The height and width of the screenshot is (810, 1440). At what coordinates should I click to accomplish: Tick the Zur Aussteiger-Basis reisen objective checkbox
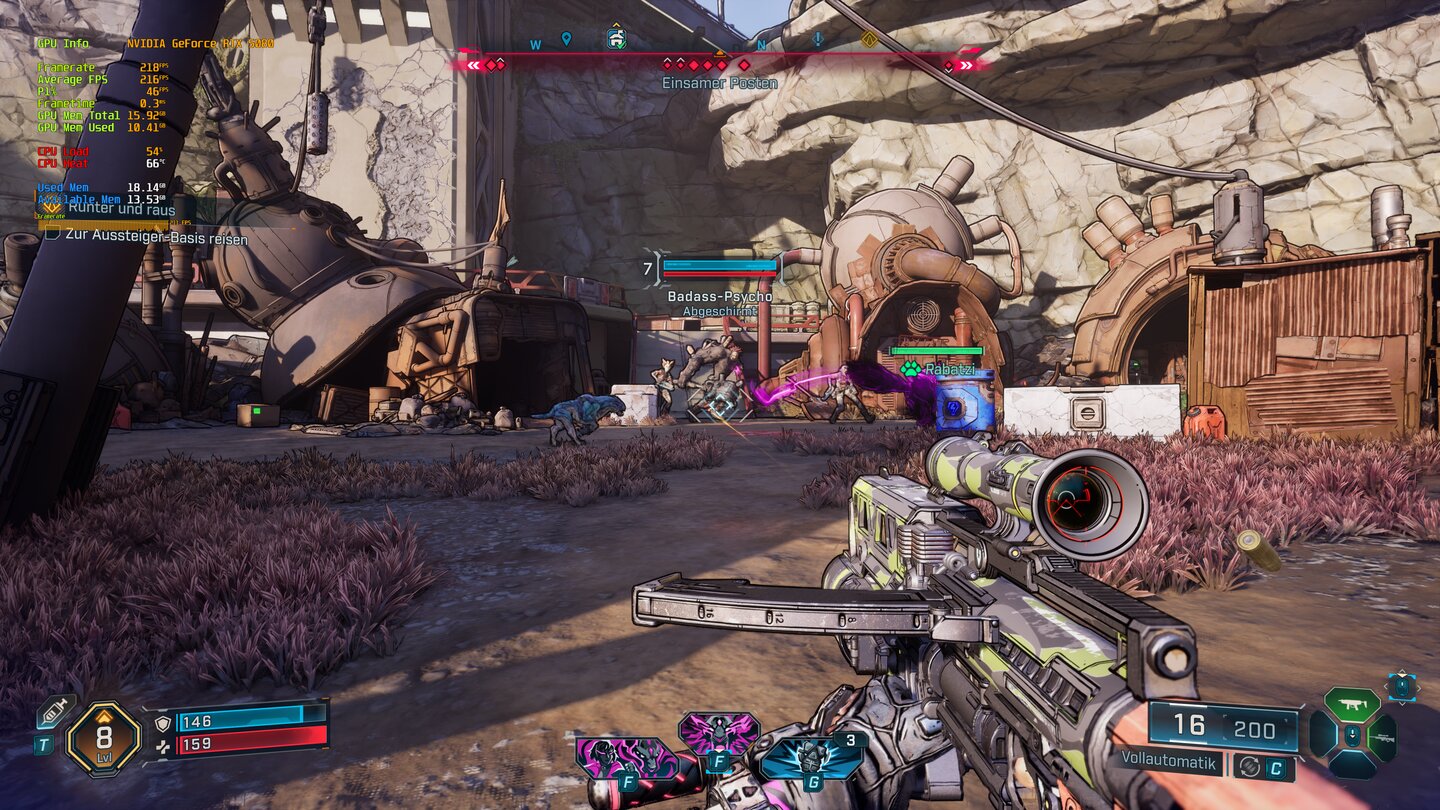pyautogui.click(x=52, y=238)
